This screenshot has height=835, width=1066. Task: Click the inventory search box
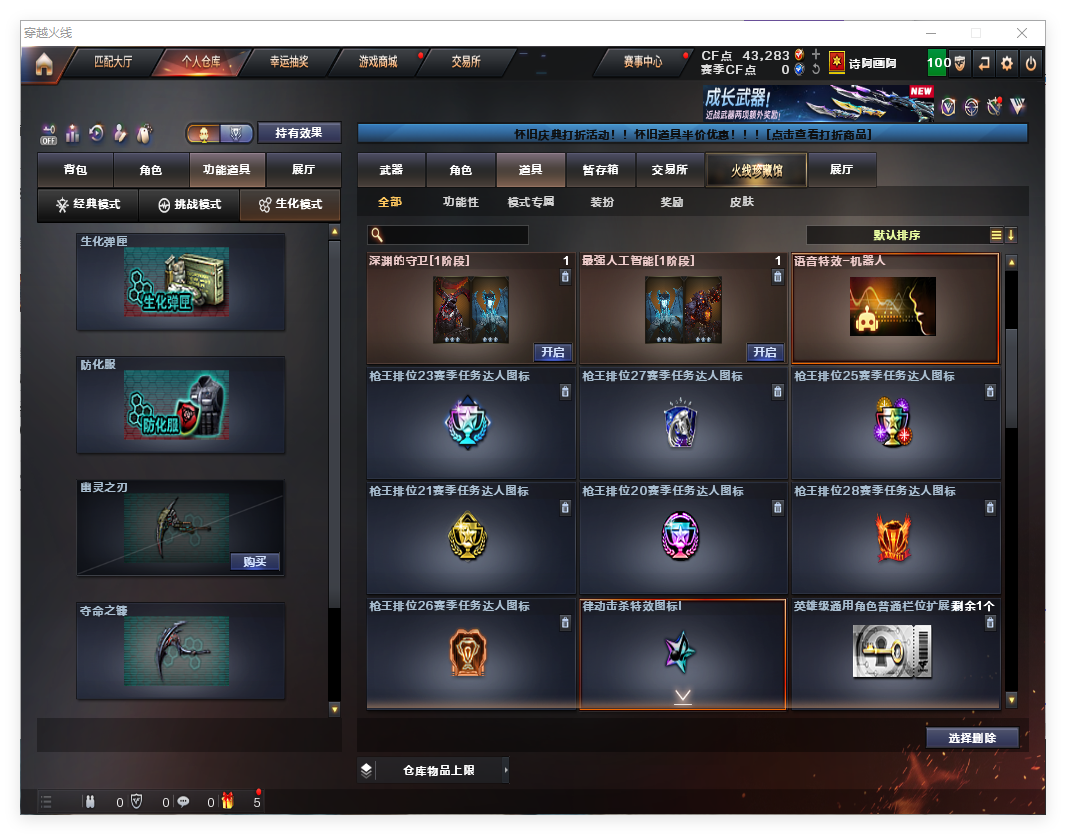tap(455, 235)
